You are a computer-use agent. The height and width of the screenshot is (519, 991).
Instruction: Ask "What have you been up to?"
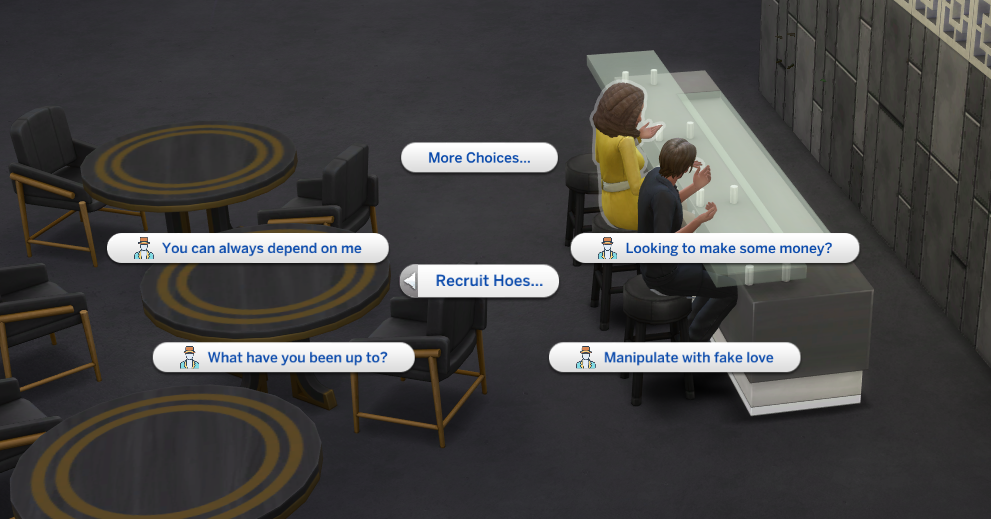coord(283,357)
